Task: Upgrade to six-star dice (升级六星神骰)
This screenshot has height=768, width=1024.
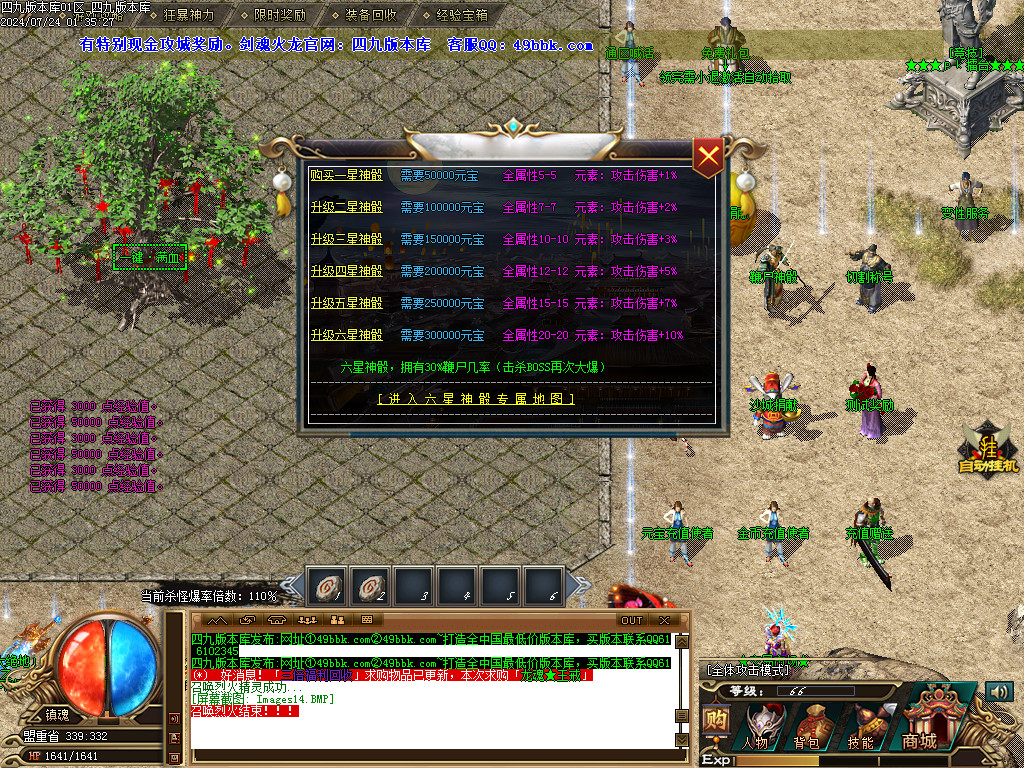Action: click(346, 336)
